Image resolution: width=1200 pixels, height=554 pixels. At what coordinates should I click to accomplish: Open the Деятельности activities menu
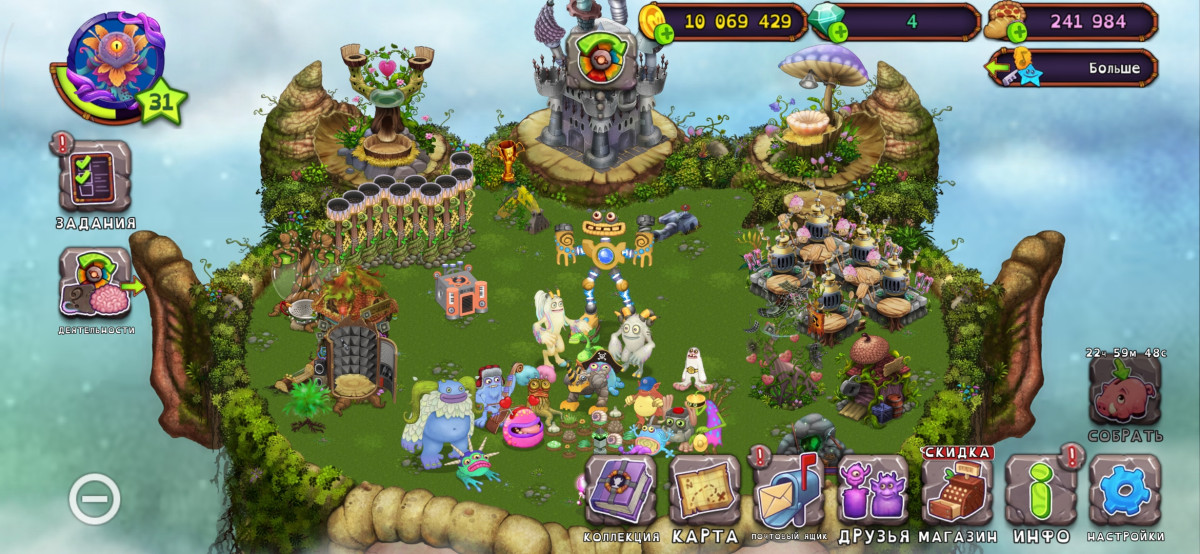[x=94, y=283]
